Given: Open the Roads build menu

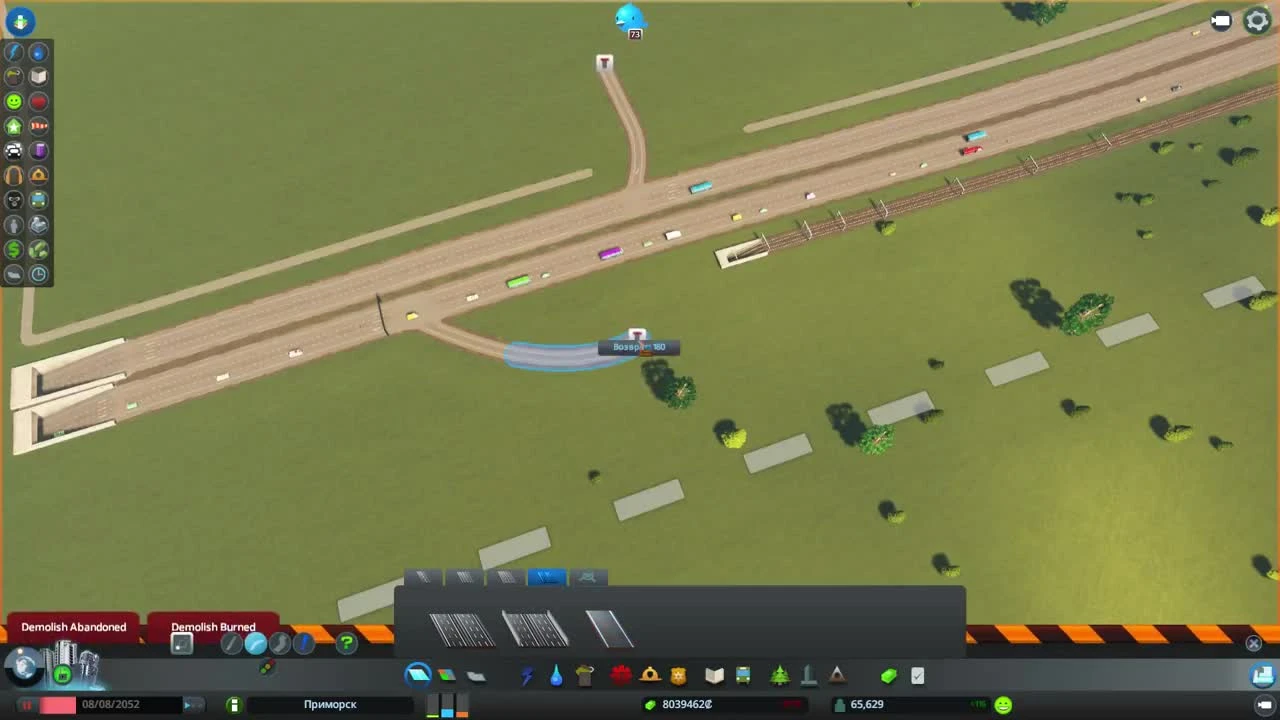Looking at the screenshot, I should [417, 674].
